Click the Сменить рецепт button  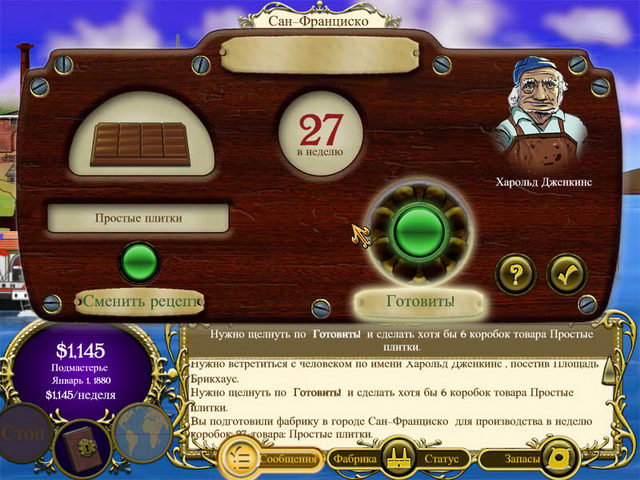140,300
